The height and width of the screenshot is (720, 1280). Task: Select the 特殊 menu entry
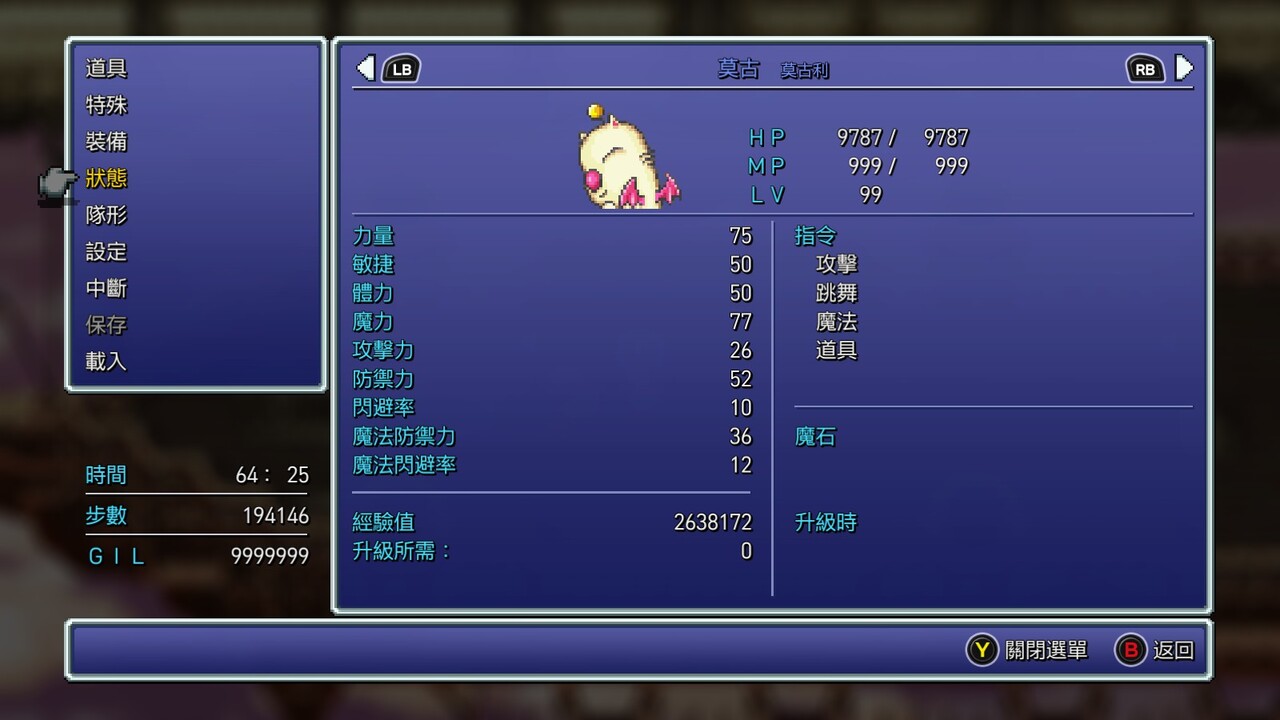tap(106, 105)
